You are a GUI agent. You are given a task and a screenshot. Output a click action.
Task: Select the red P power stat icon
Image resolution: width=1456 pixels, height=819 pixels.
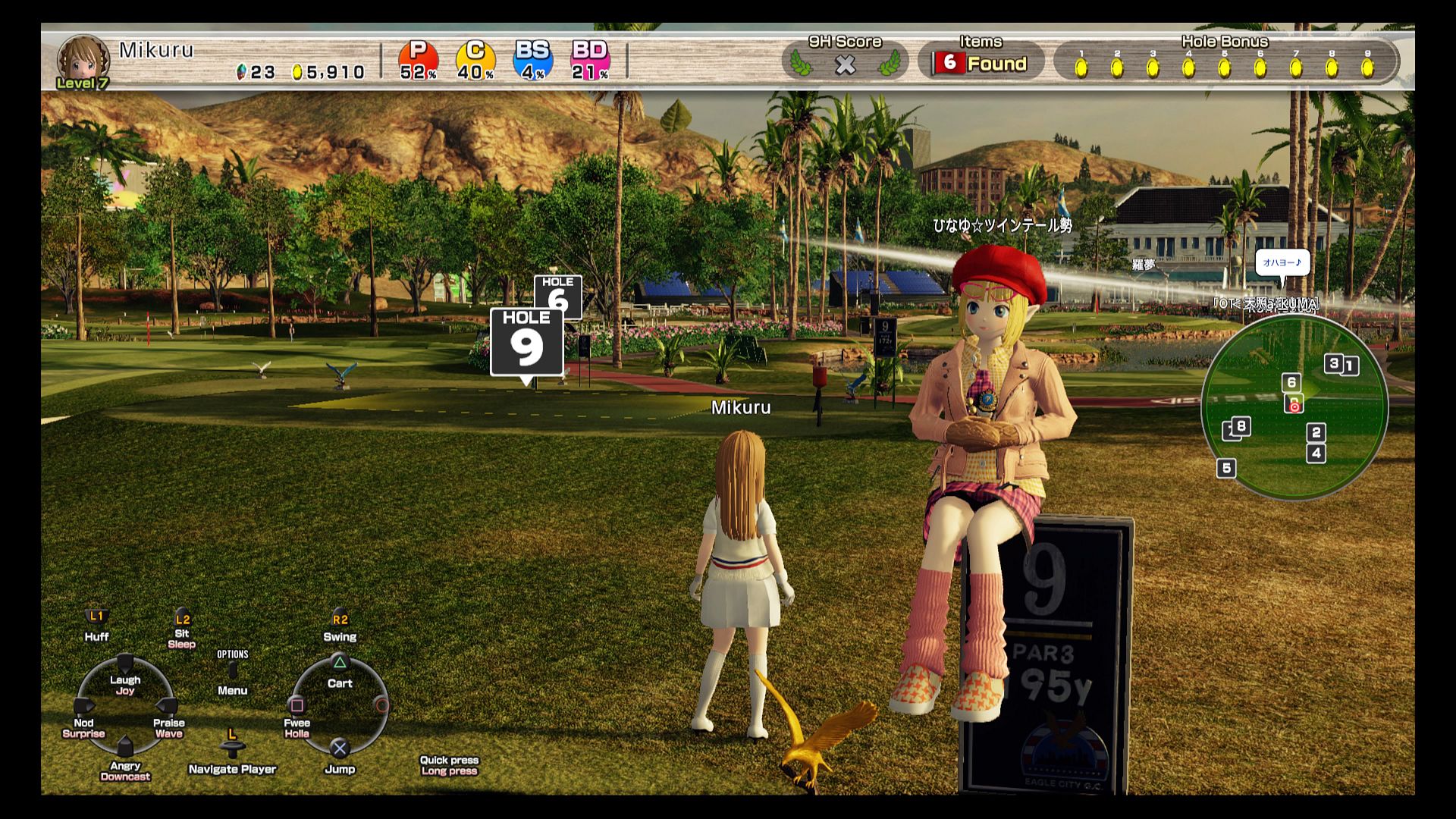click(418, 60)
